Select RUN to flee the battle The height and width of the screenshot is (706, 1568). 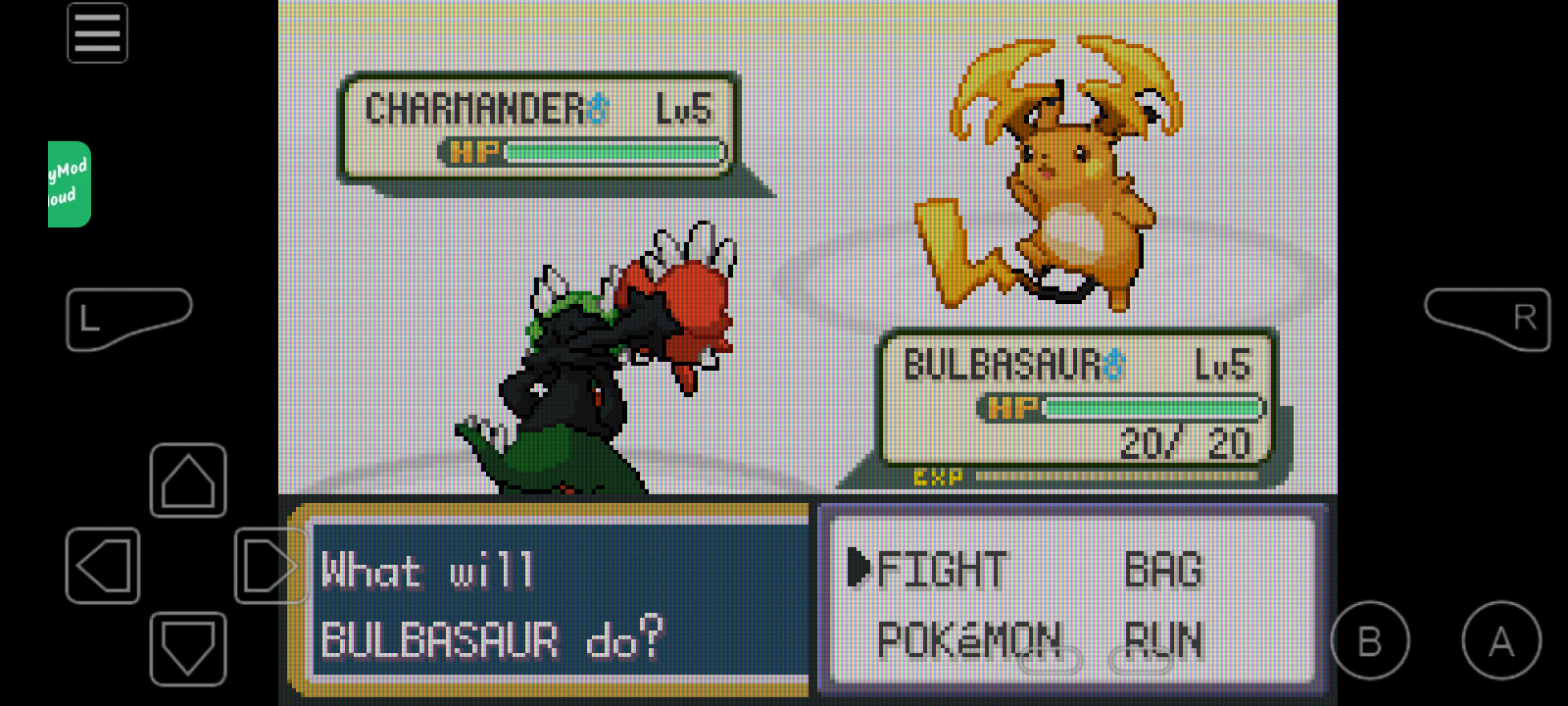coord(1162,640)
